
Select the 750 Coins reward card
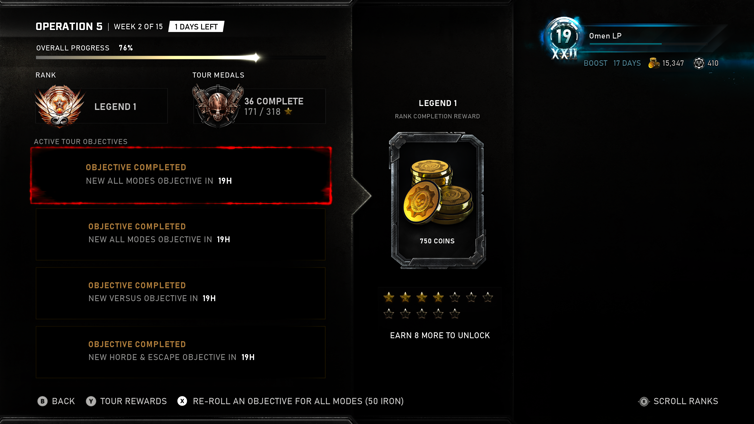click(x=437, y=201)
